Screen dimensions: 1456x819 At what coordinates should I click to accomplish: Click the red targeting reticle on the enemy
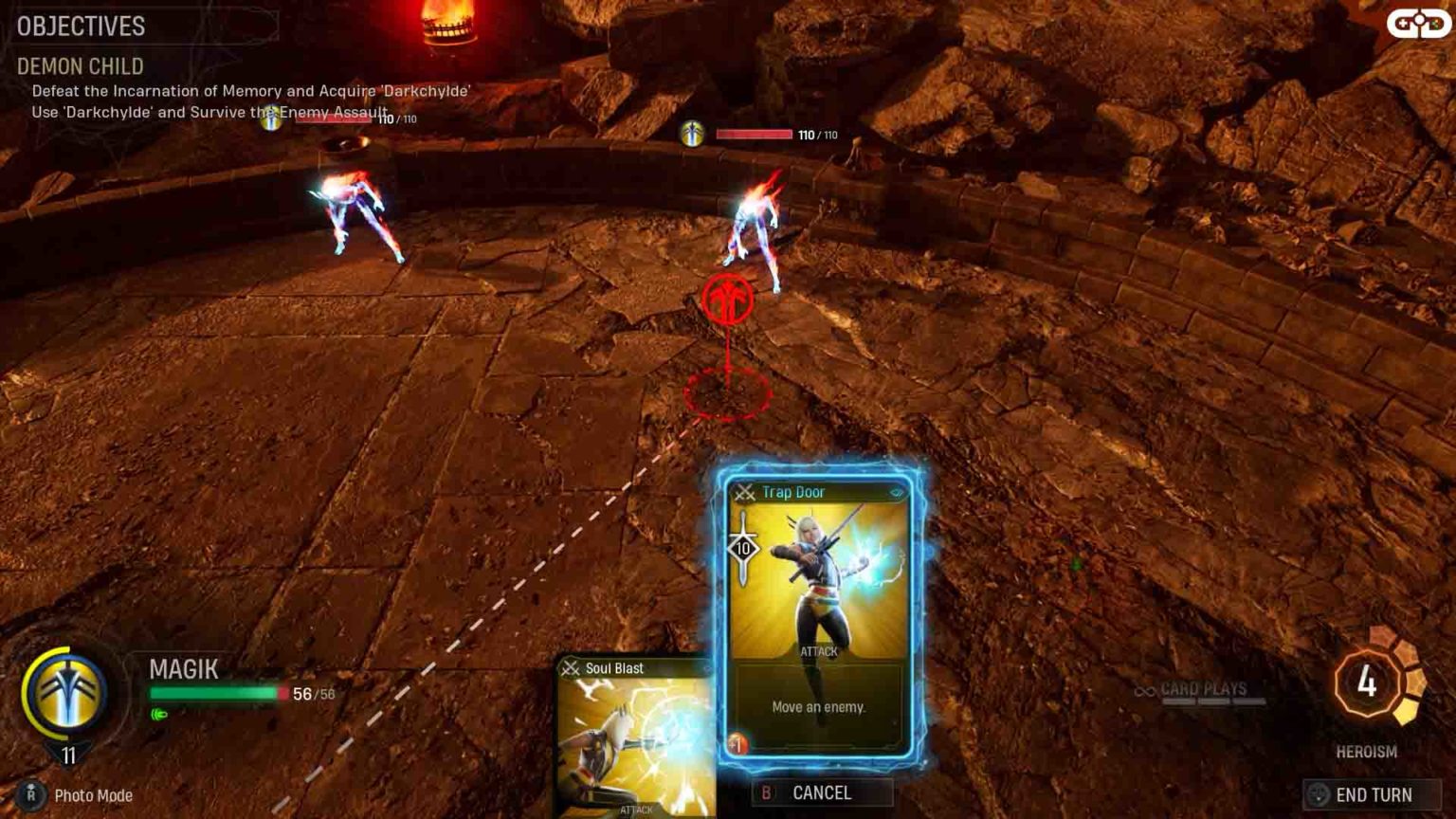729,299
